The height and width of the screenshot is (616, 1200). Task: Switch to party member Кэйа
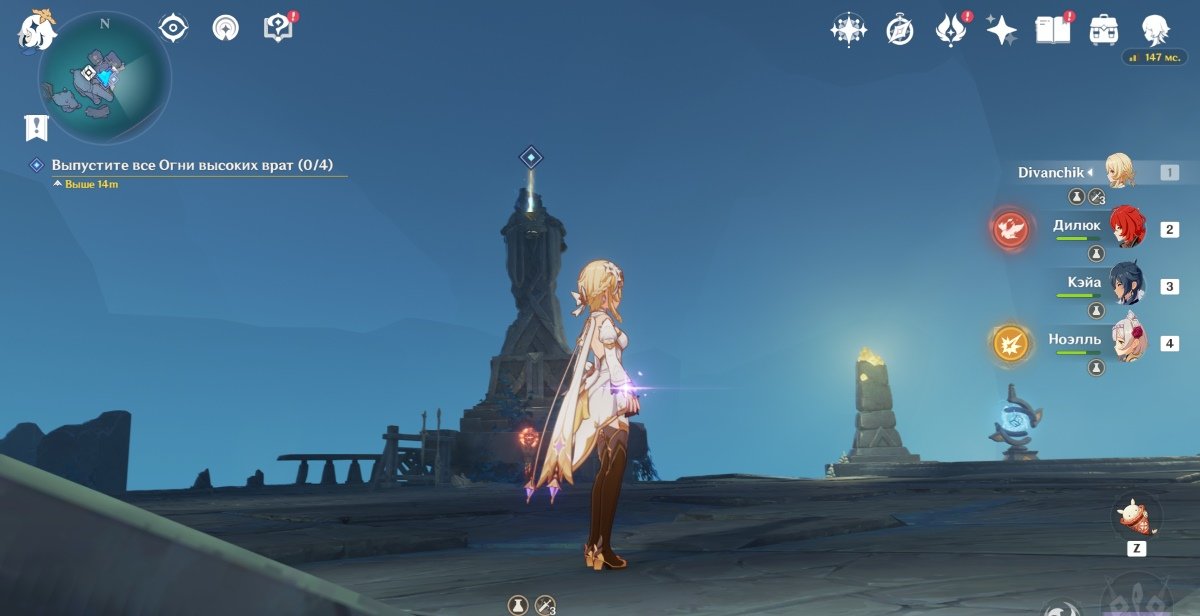(1125, 285)
